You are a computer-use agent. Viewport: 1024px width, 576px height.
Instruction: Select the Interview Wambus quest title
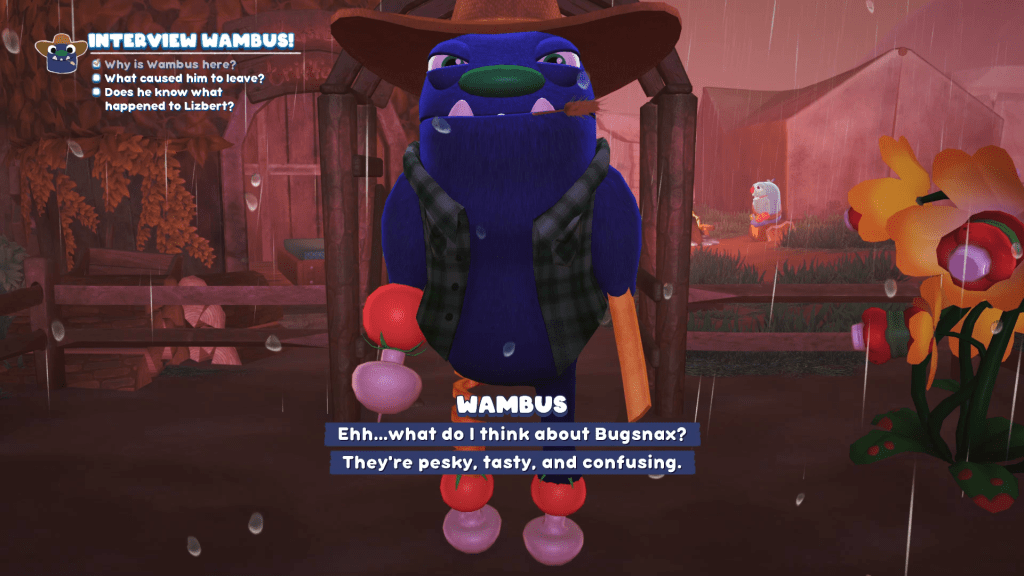coord(190,41)
